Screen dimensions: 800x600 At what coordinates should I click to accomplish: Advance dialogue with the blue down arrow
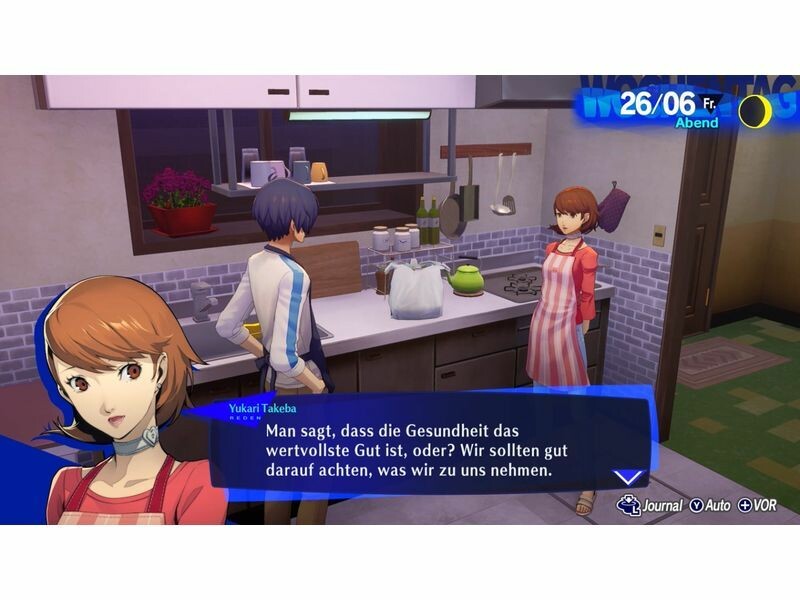click(627, 477)
